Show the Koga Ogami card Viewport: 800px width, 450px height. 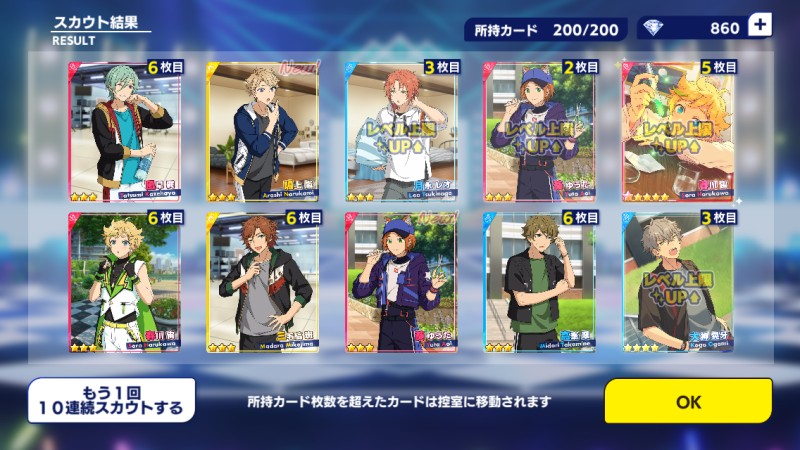click(x=677, y=283)
